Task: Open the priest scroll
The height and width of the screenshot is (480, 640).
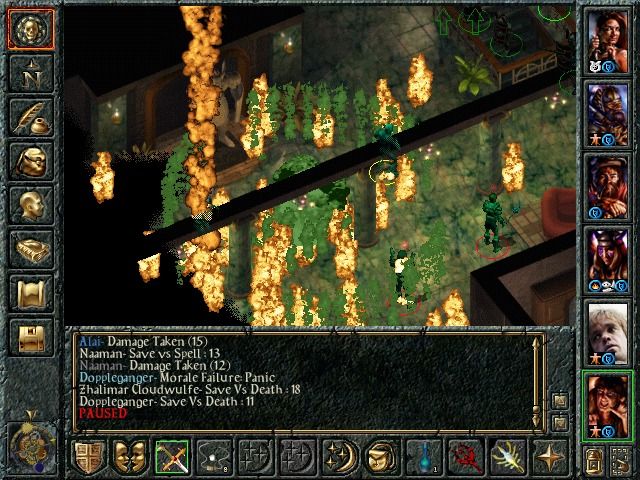Action: coord(29,292)
